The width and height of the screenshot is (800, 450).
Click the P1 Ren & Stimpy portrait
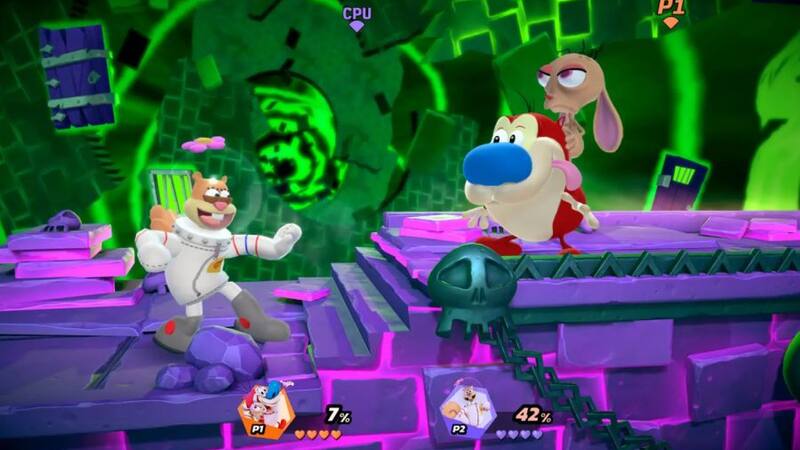[267, 408]
